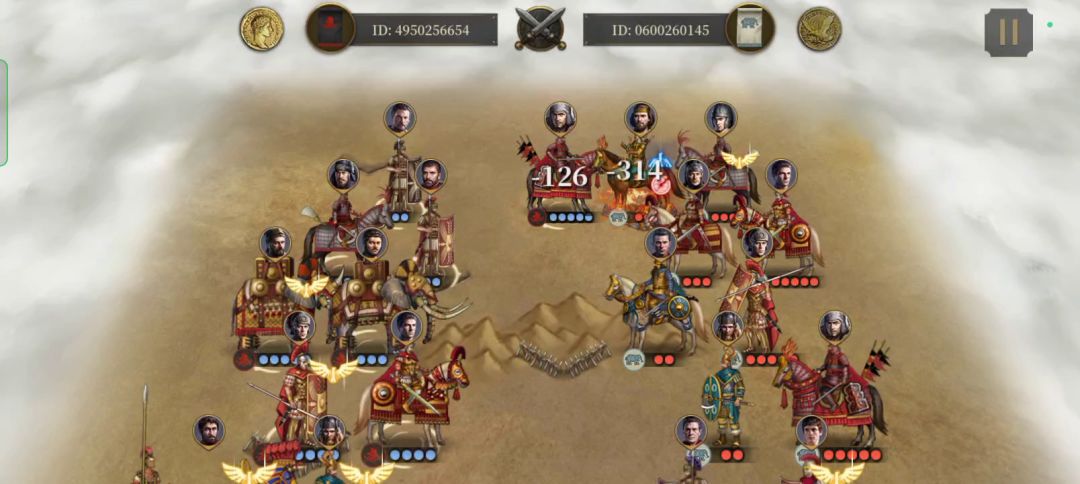Pause the battle

pos(1008,32)
